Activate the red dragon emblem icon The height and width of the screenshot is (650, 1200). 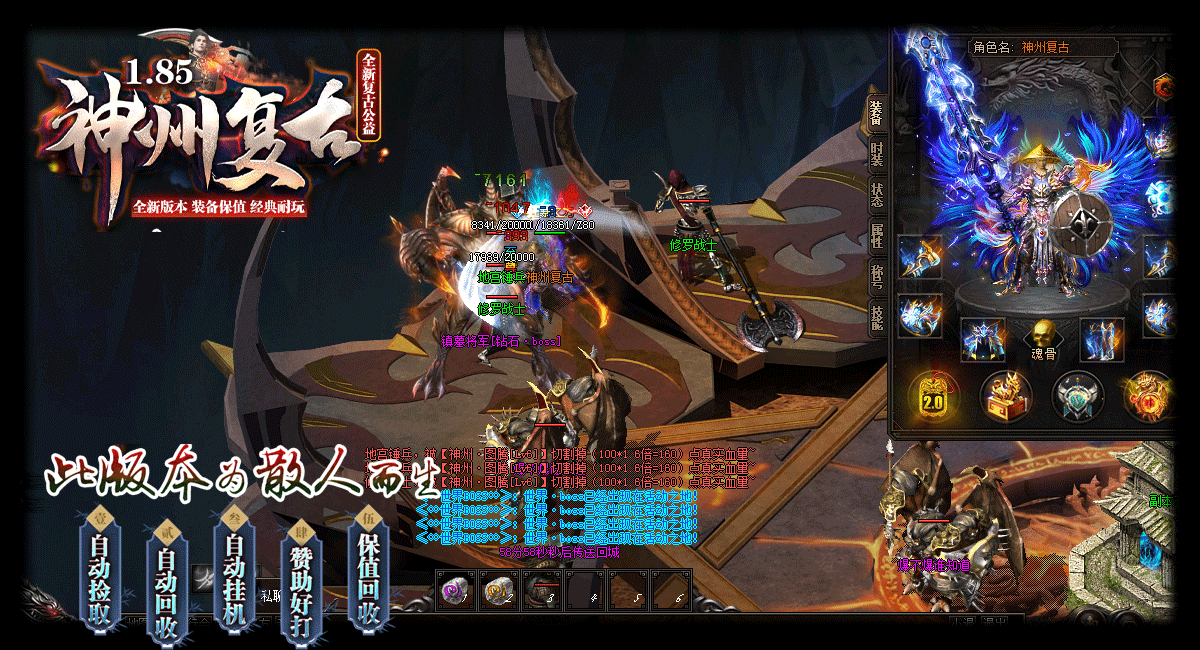click(x=1148, y=396)
